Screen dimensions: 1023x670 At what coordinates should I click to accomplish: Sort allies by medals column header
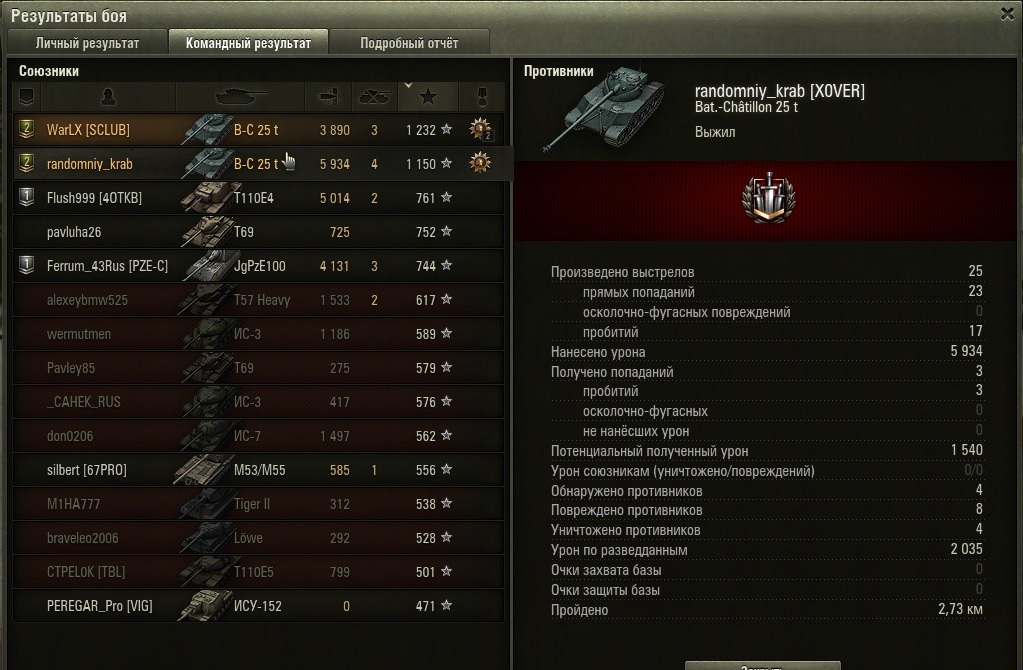[482, 97]
